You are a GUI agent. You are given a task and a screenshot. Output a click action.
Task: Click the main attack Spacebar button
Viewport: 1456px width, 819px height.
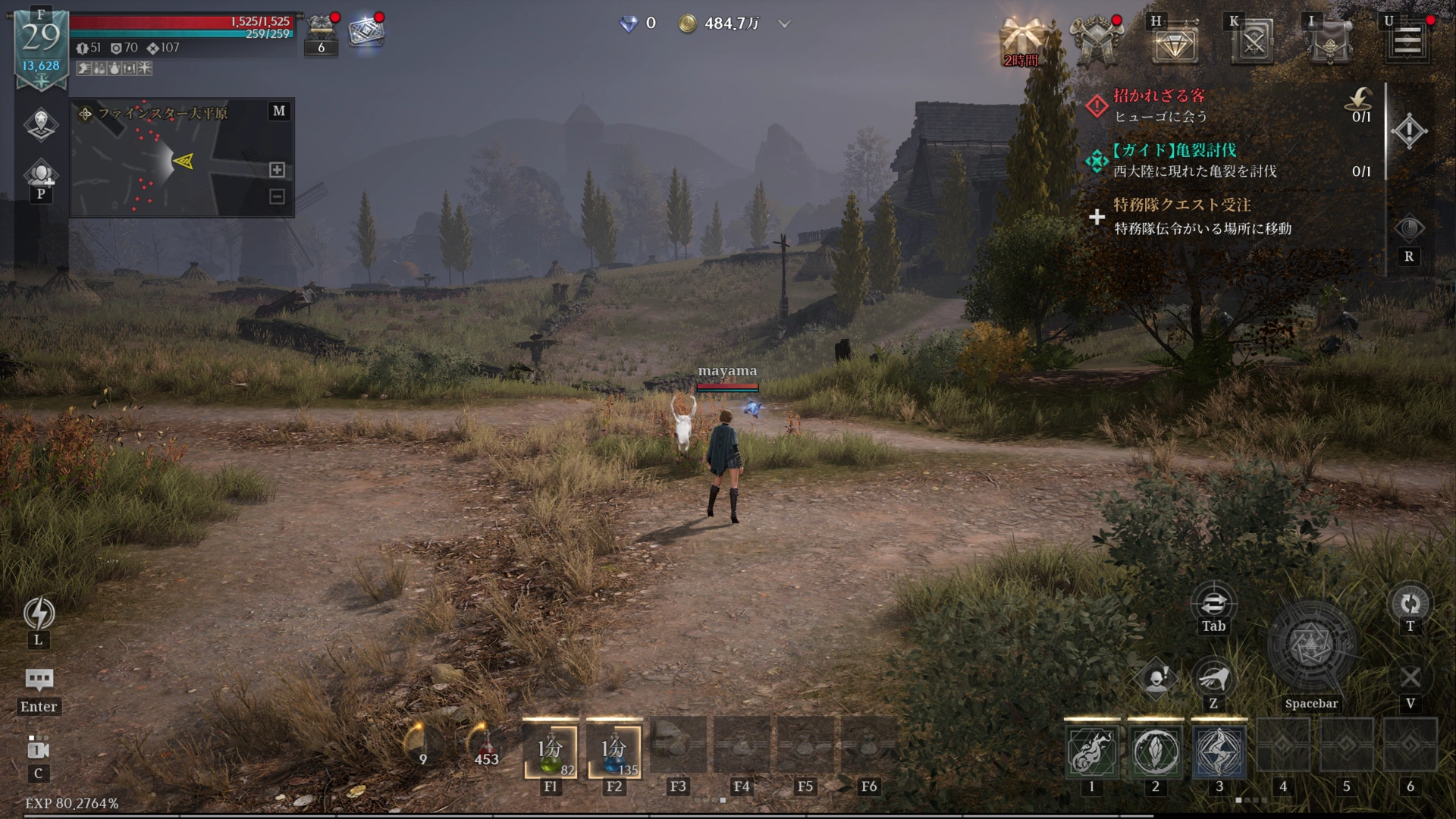click(x=1311, y=647)
